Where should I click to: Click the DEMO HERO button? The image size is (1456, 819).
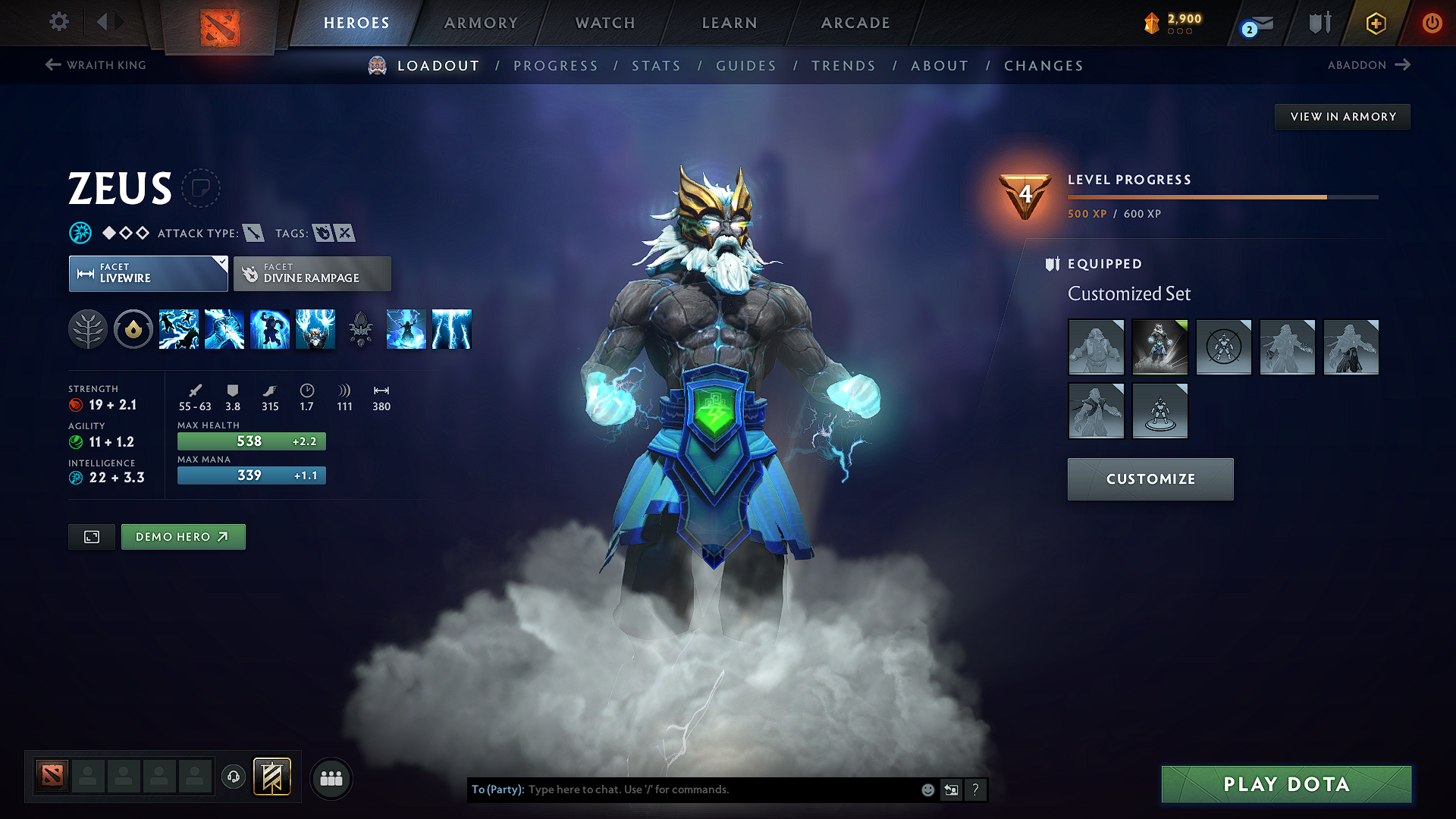tap(183, 536)
